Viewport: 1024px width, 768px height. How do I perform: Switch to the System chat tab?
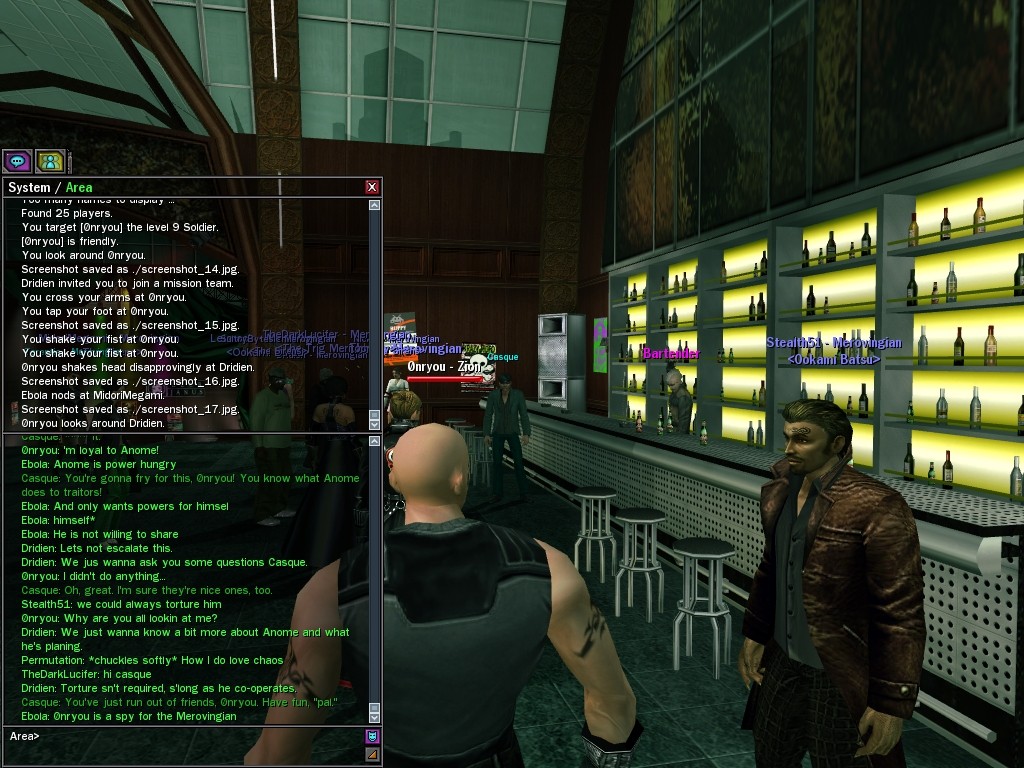[28, 187]
